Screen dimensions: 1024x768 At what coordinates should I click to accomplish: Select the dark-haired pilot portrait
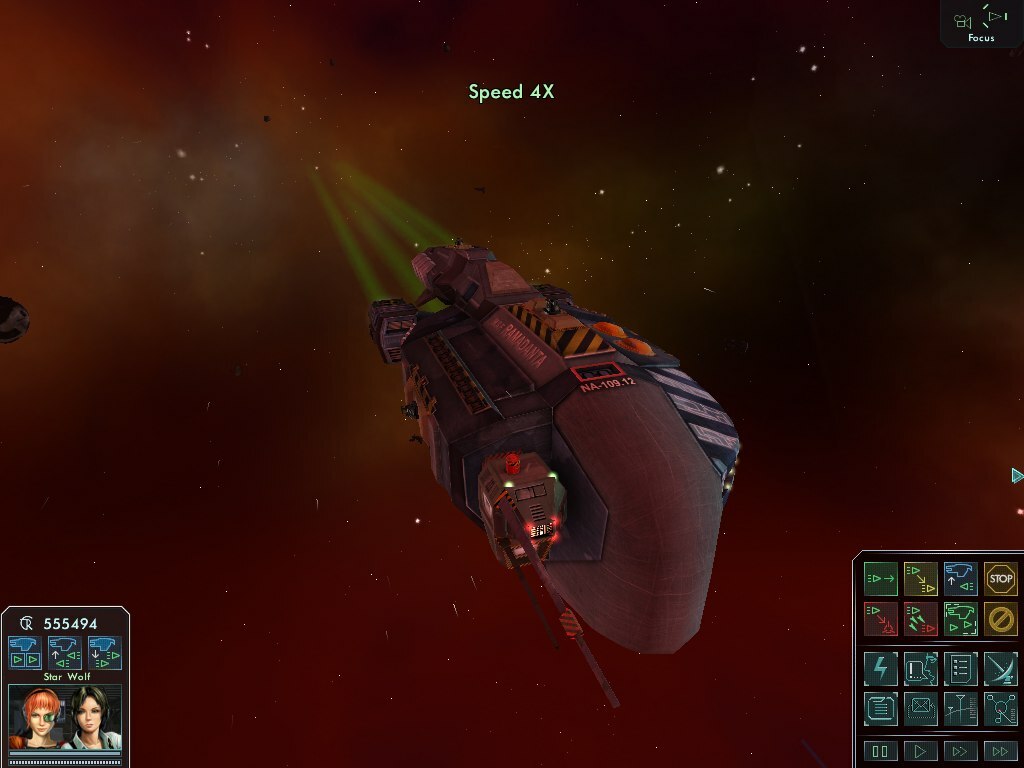pyautogui.click(x=92, y=717)
